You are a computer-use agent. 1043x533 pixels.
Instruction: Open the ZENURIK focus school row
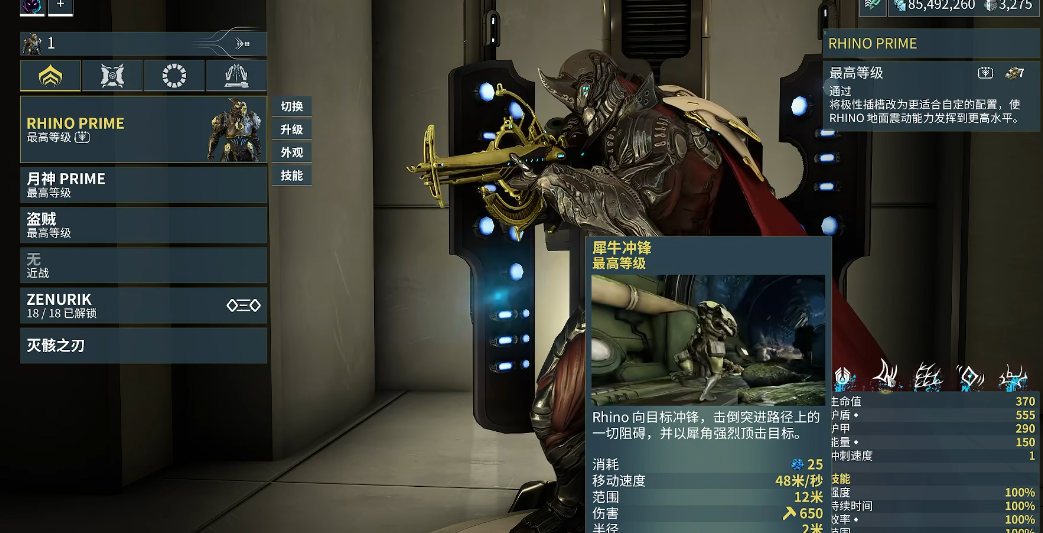click(143, 305)
